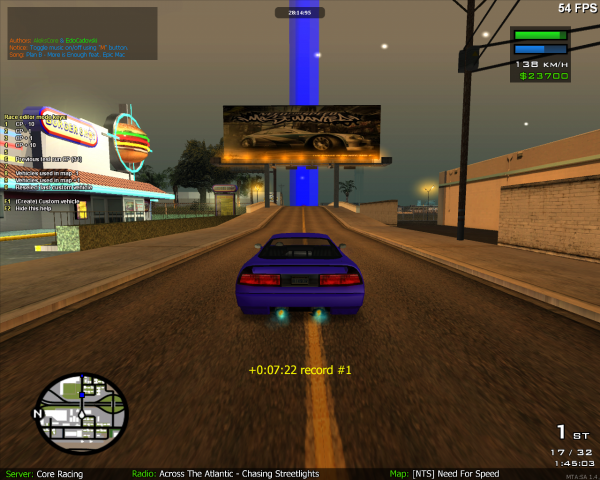Viewport: 600px width, 480px height.
Task: Click the circular radar minimap
Action: tap(82, 411)
